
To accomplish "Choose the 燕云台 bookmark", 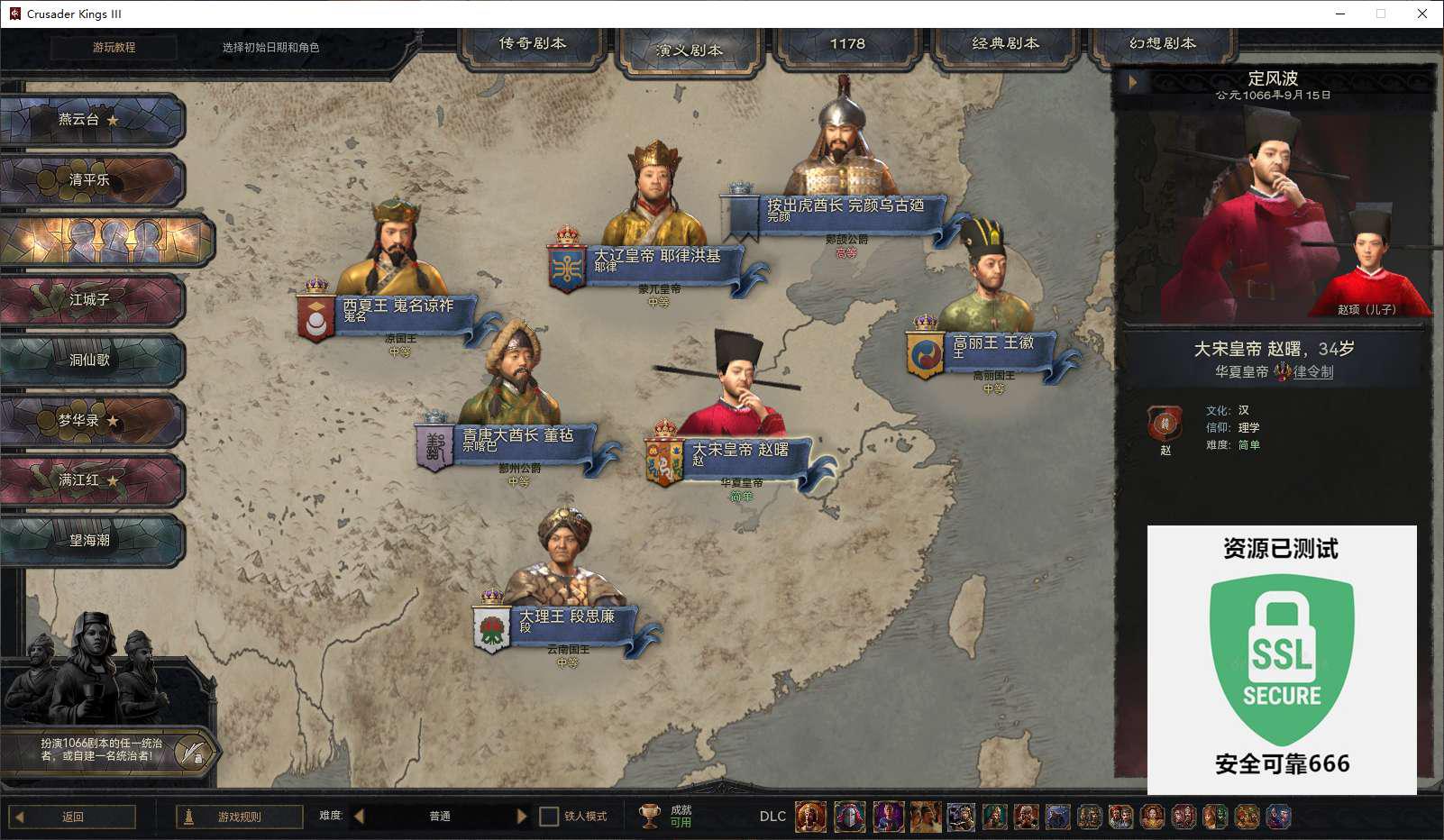I will click(90, 120).
